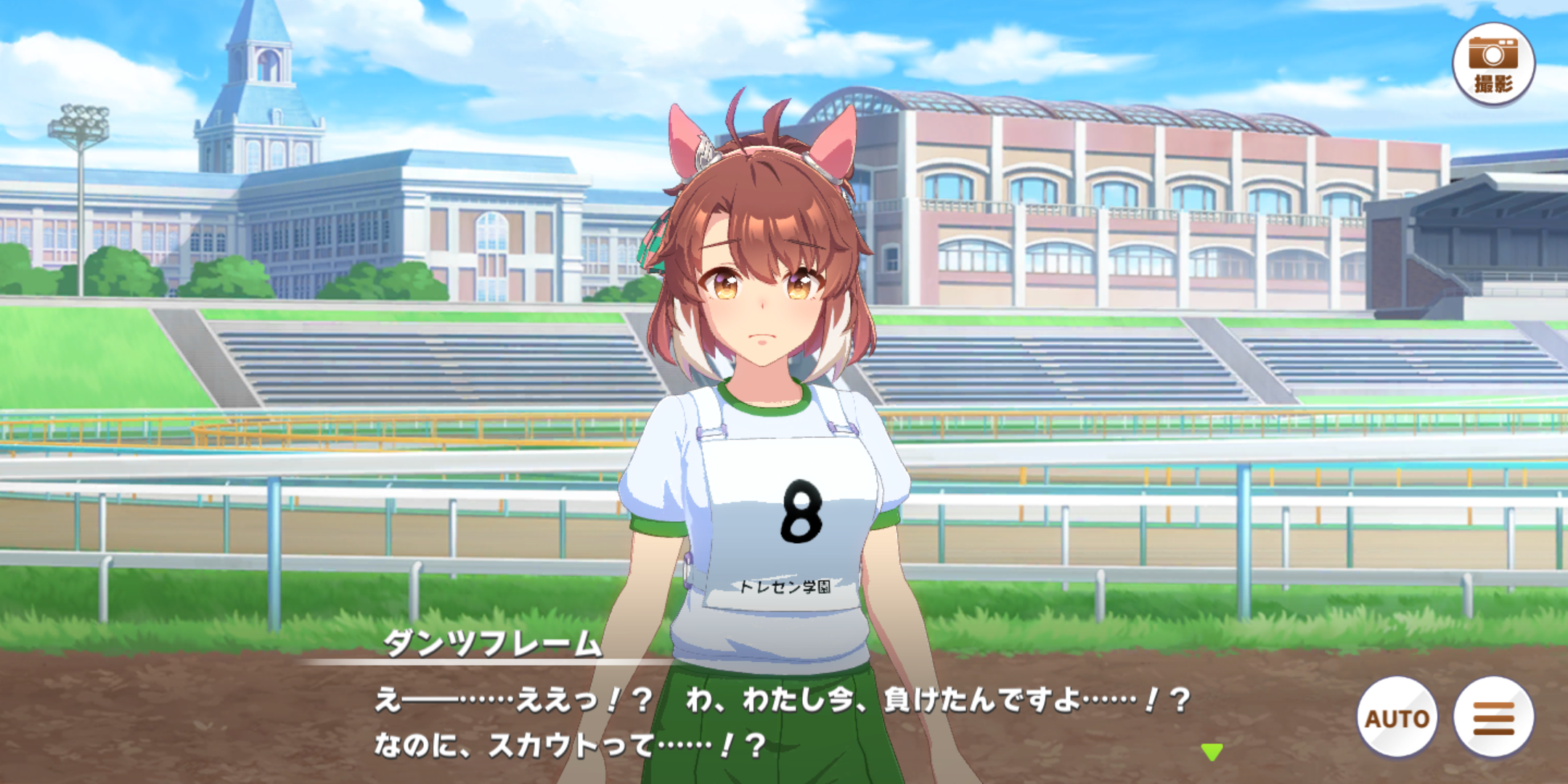Viewport: 1568px width, 784px height.
Task: Toggle AUTO dialogue advance
Action: click(1397, 717)
